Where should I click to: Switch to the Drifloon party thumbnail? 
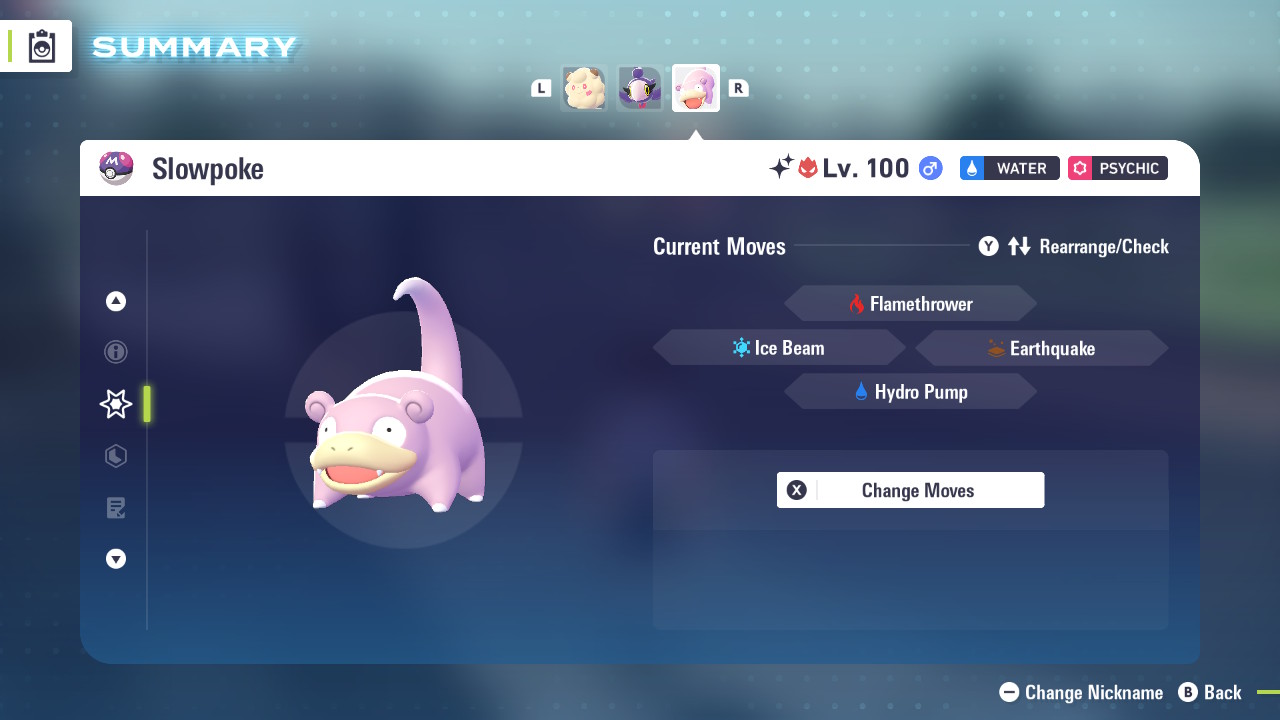click(640, 88)
